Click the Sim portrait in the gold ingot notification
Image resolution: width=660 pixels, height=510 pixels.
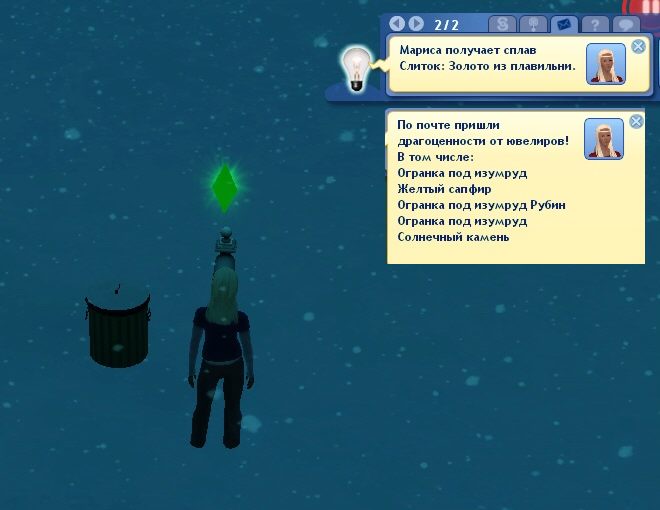[x=606, y=64]
